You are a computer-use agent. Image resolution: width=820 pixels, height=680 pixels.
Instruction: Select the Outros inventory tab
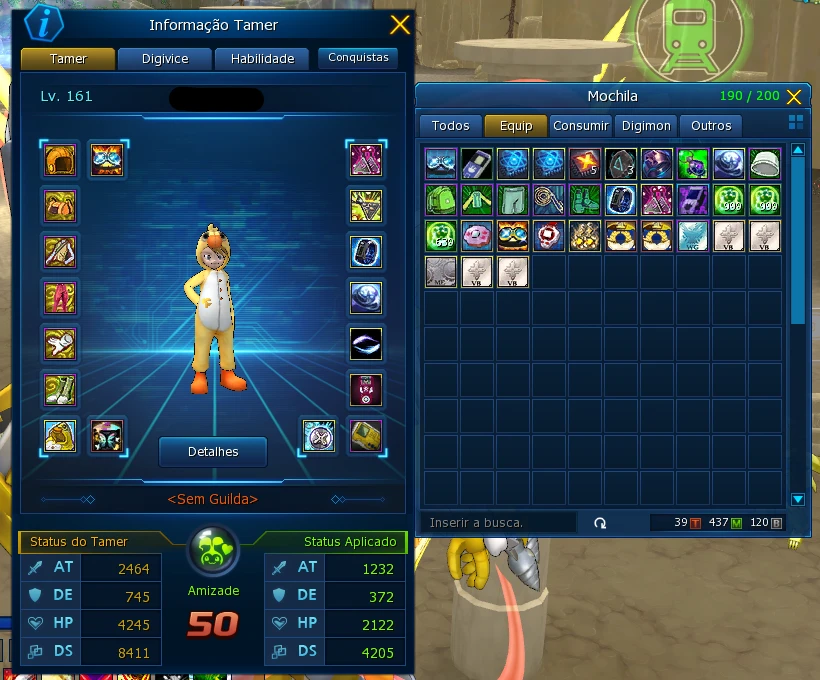711,126
